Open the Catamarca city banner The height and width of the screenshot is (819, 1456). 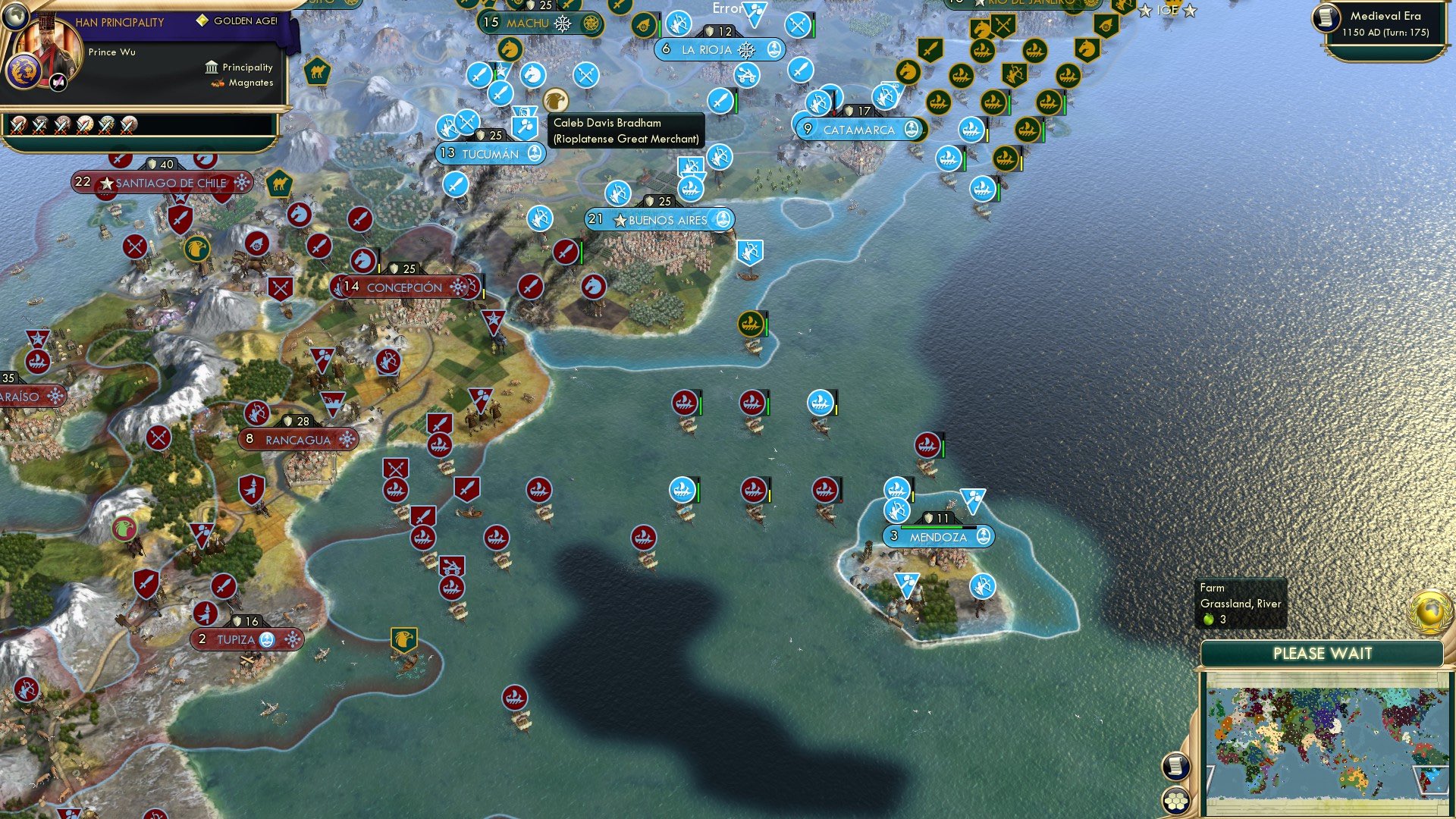coord(858,130)
